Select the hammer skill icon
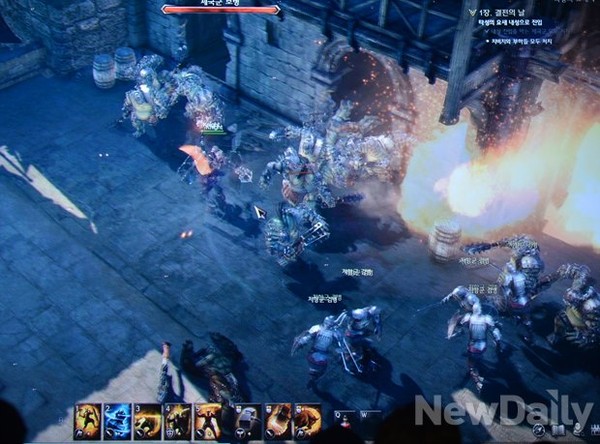This screenshot has height=444, width=600. click(247, 419)
